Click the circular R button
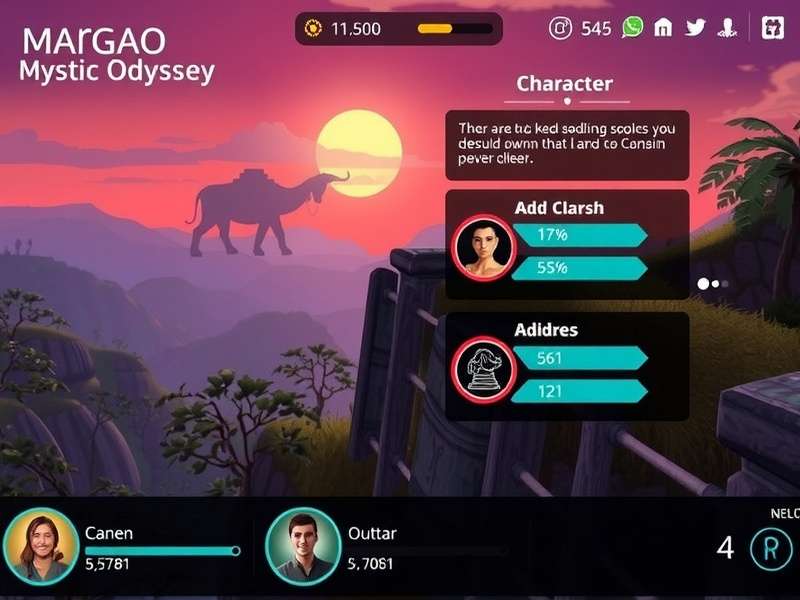The image size is (800, 600). point(769,548)
